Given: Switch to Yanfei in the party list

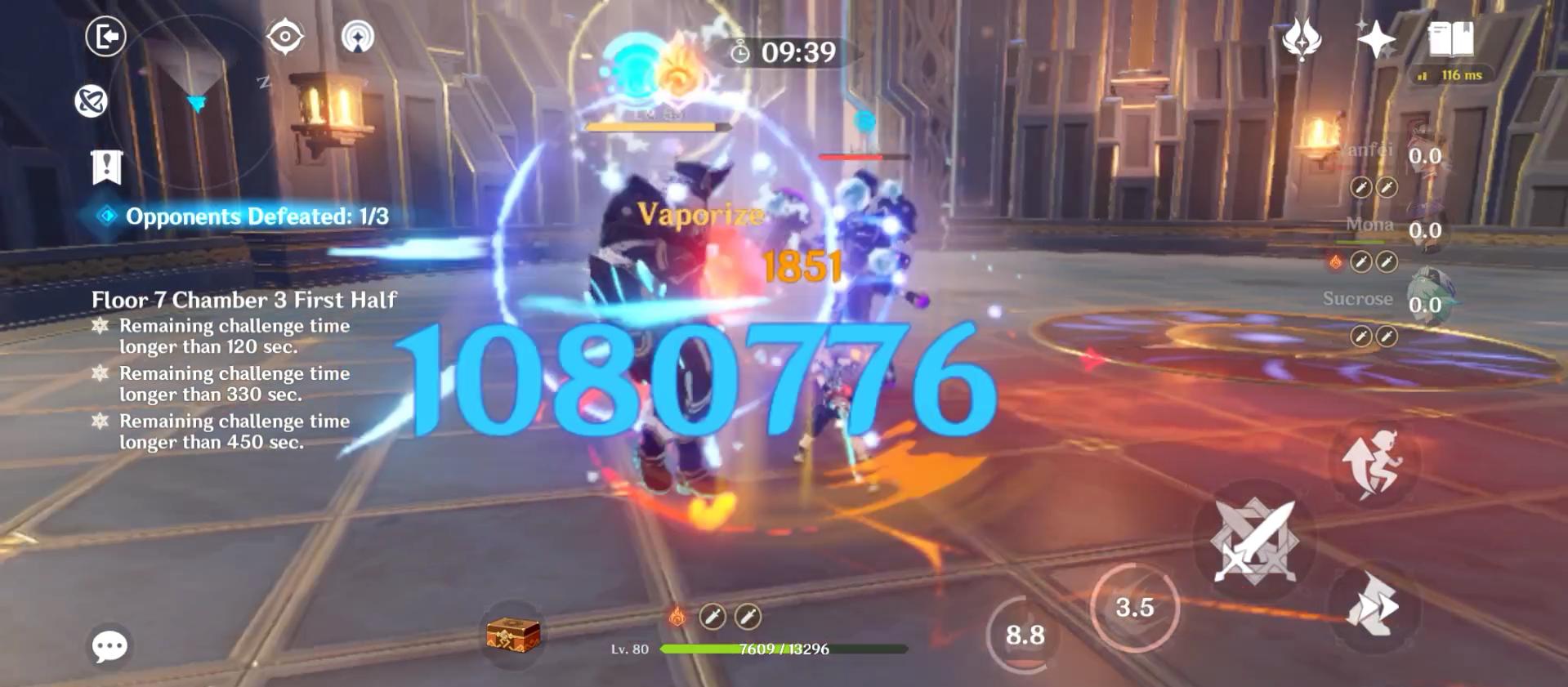Looking at the screenshot, I should pyautogui.click(x=1426, y=154).
